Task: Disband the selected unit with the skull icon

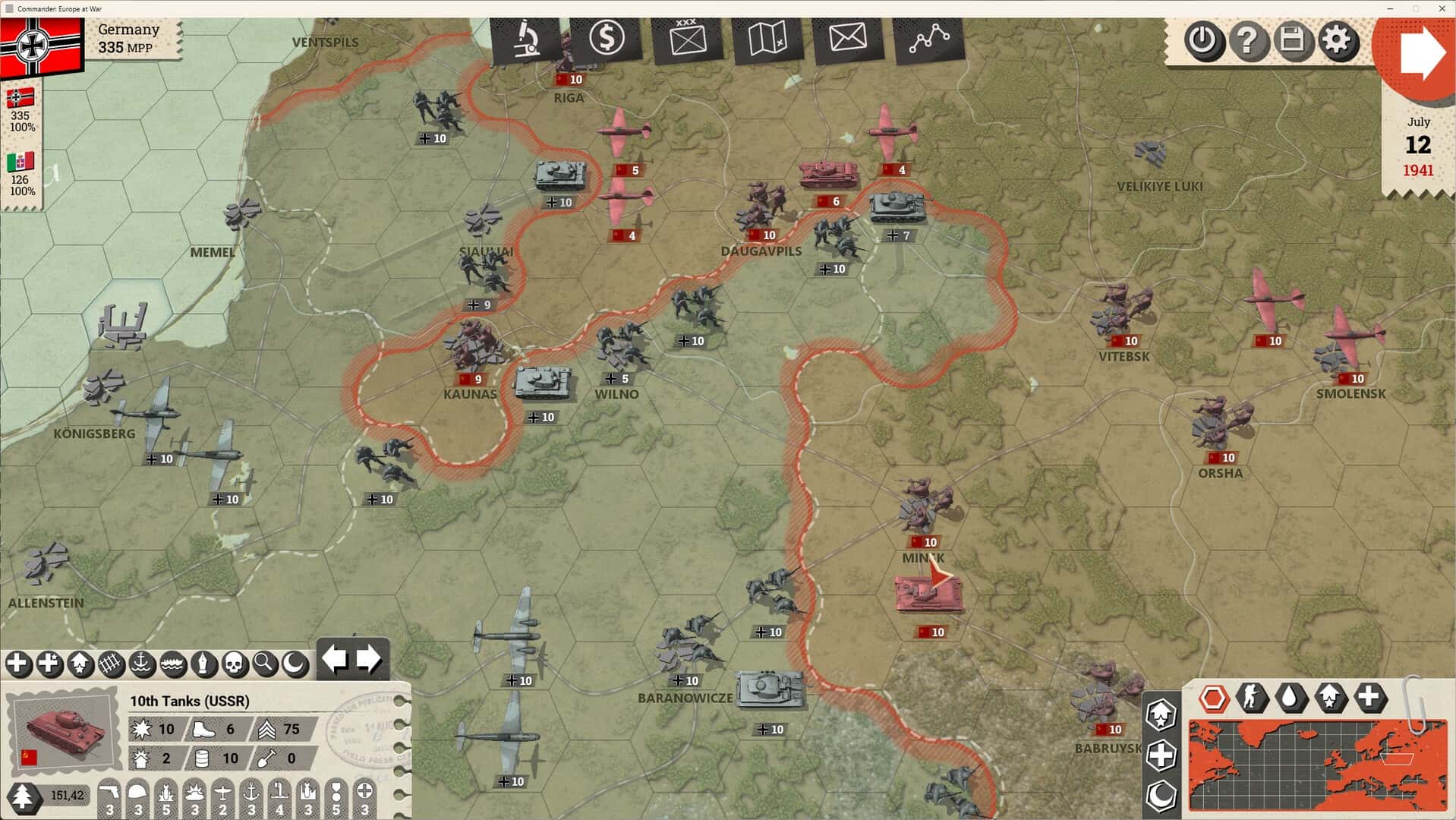Action: 235,664
